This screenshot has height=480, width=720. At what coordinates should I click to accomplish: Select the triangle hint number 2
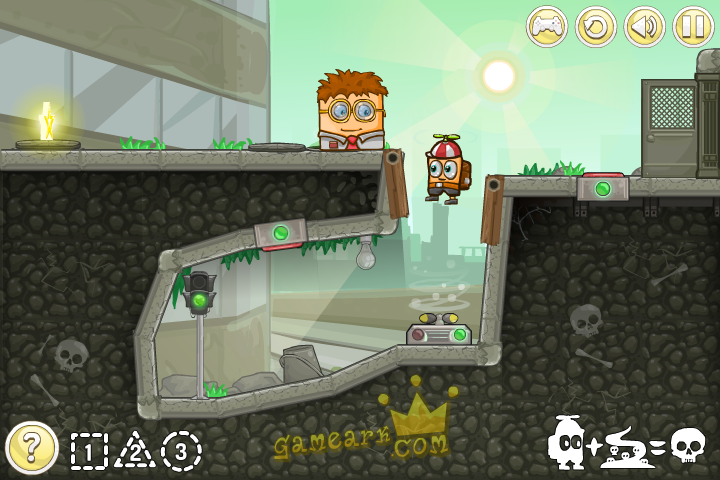(x=134, y=451)
